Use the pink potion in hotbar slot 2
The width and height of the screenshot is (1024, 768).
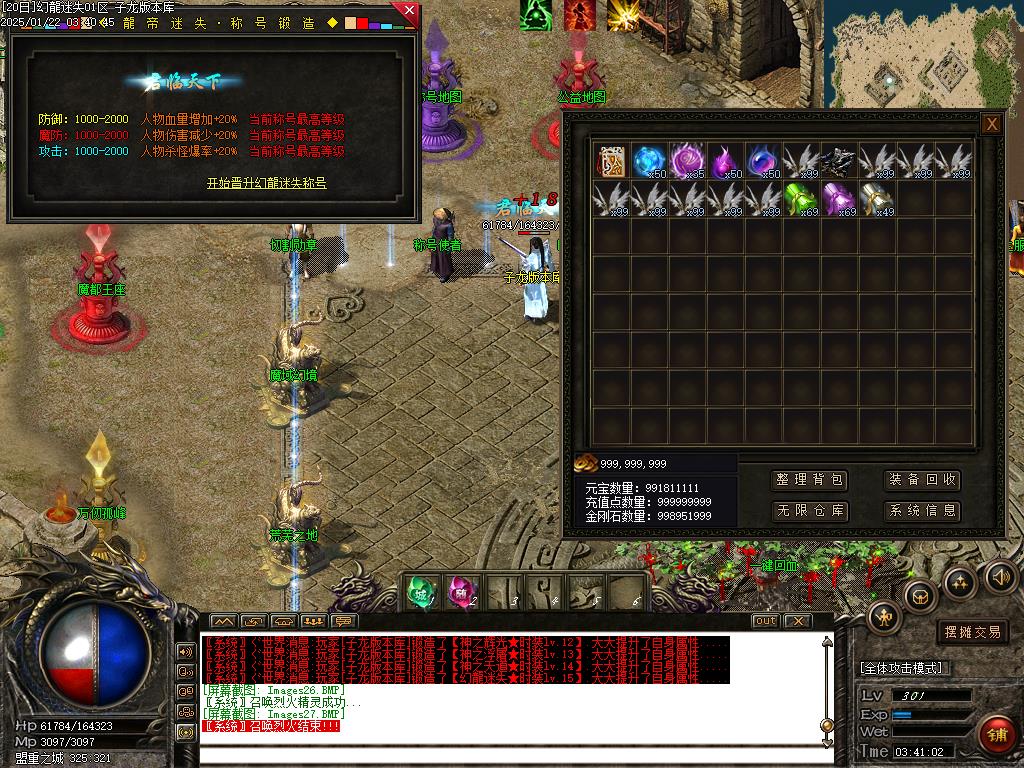coord(461,592)
